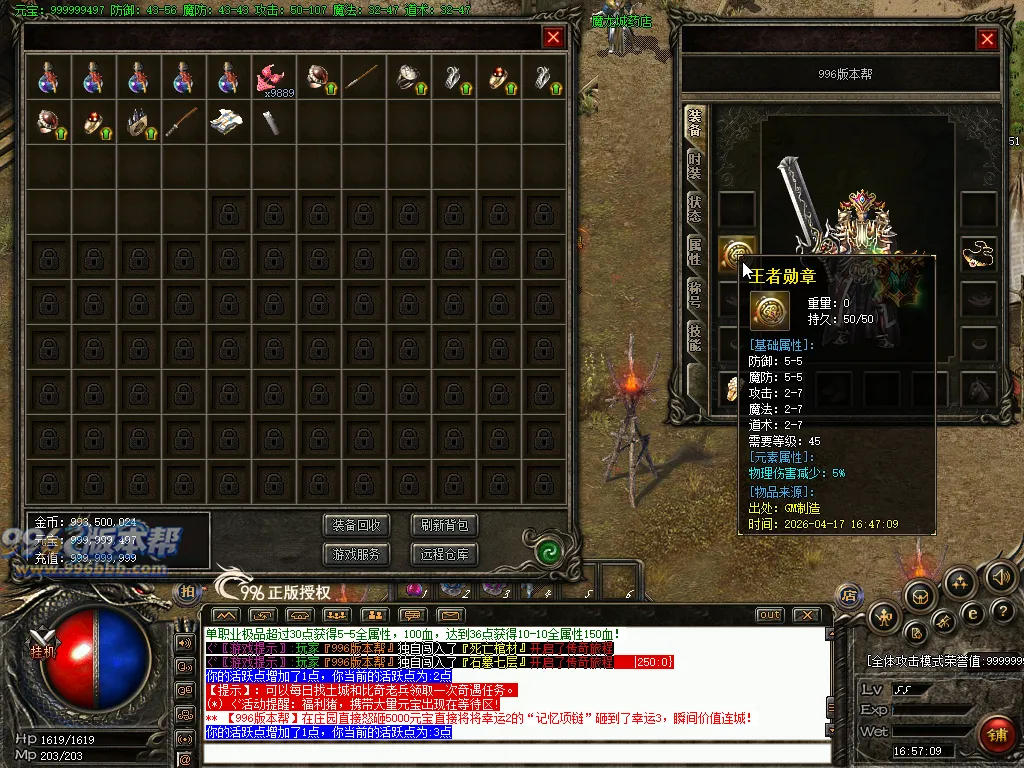Open the 属性 attributes tab
Image resolution: width=1024 pixels, height=768 pixels.
pos(695,251)
